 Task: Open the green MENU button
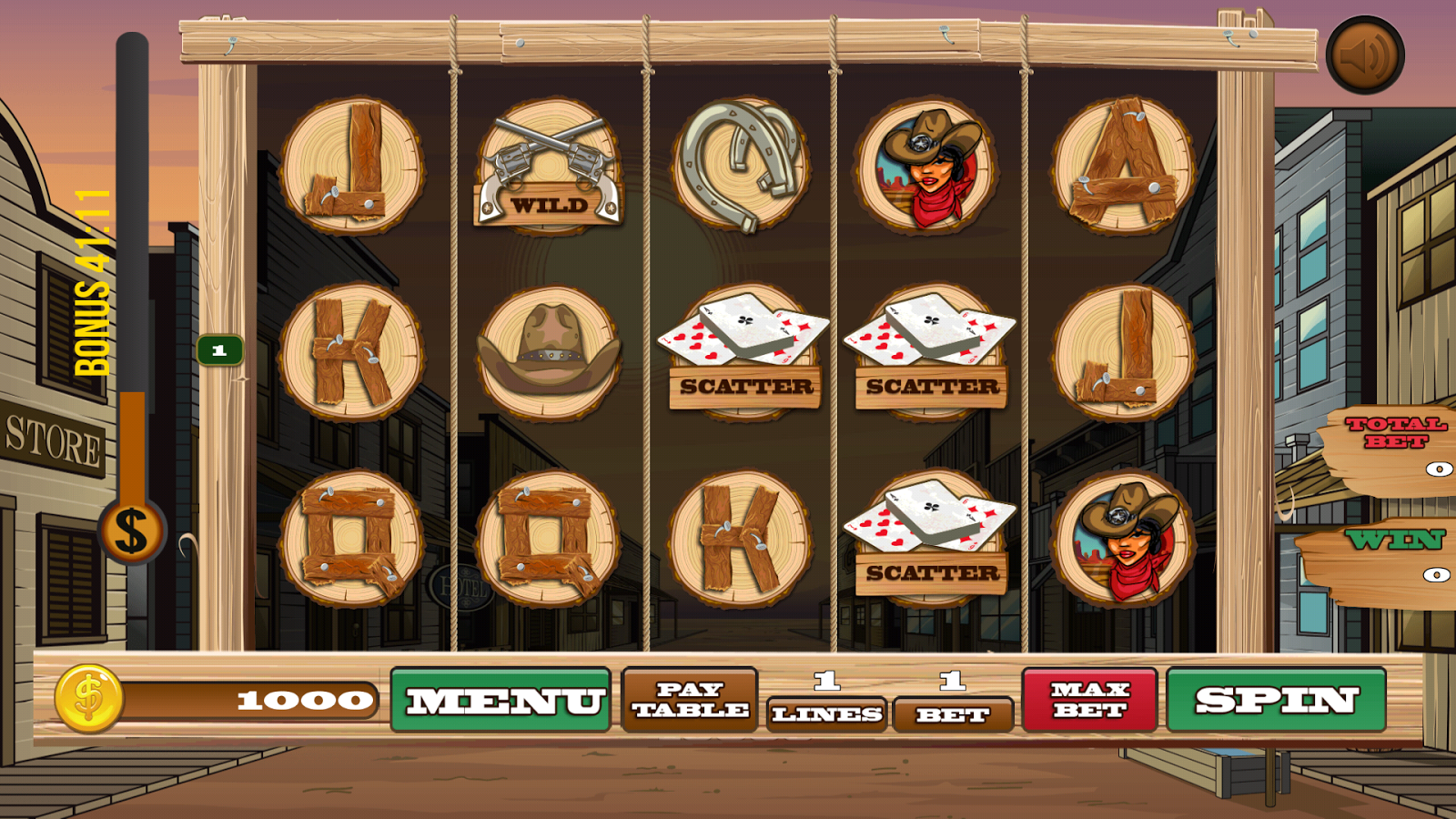coord(500,700)
